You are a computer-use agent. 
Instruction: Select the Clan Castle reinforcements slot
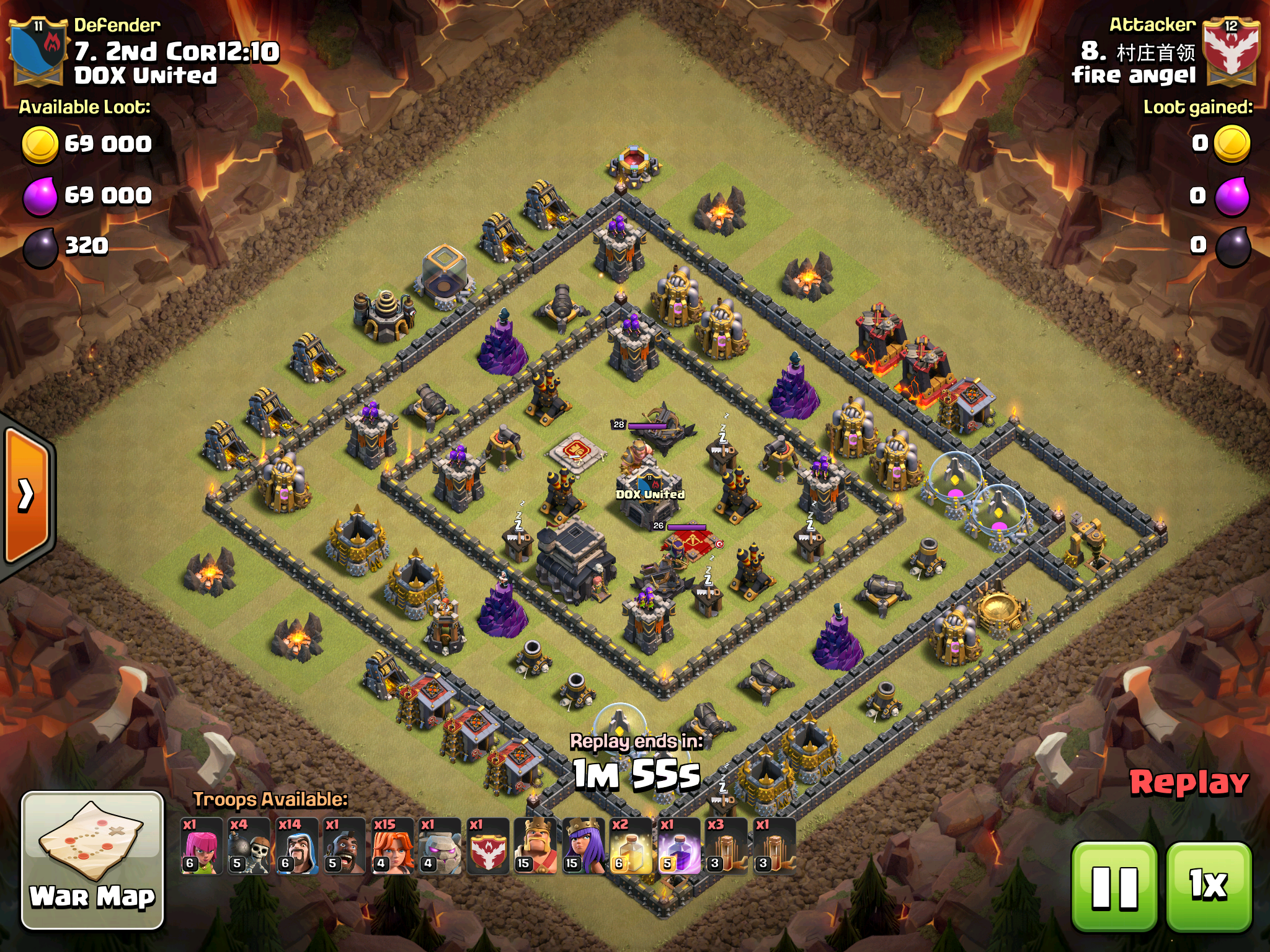pos(488,846)
